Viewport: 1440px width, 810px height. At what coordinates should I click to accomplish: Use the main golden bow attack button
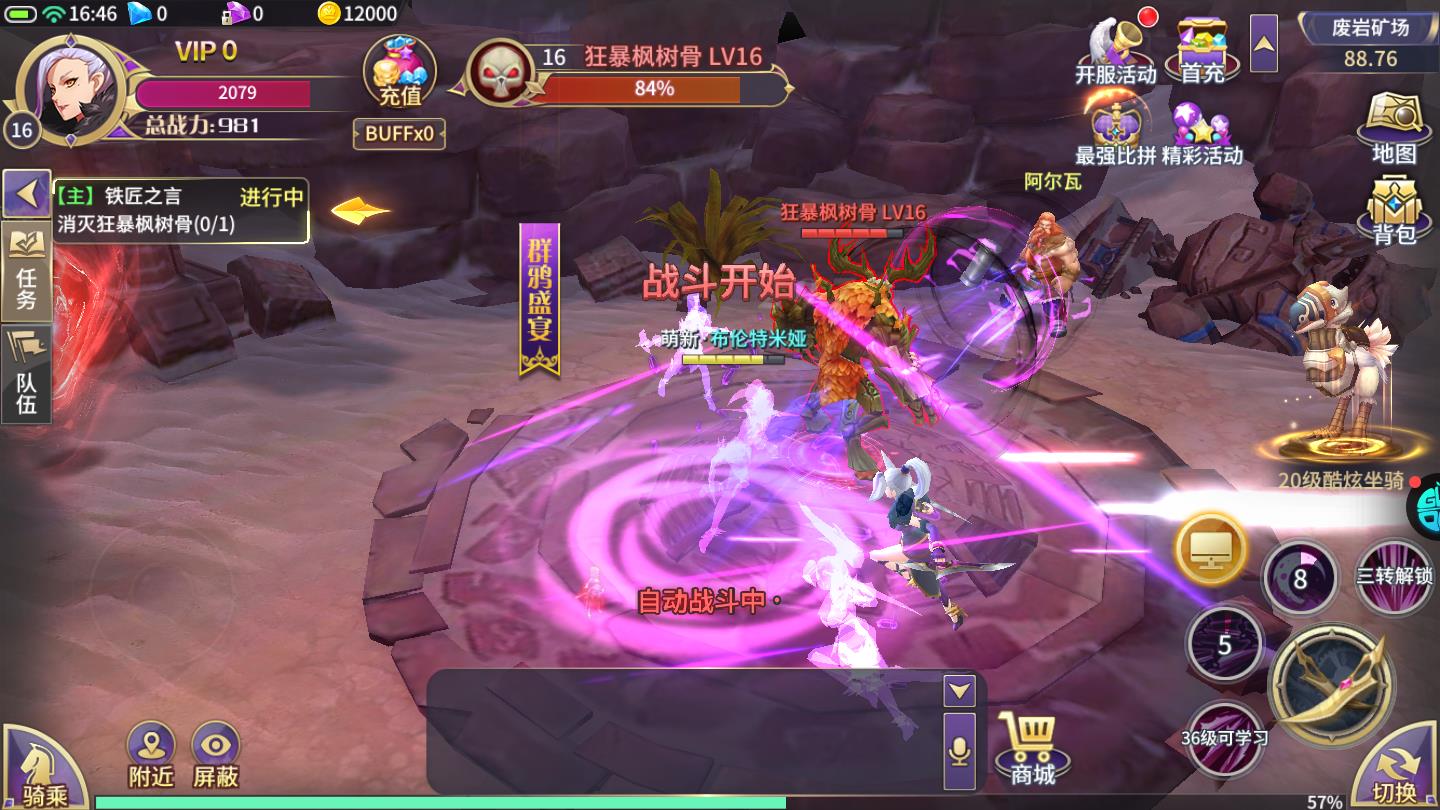click(x=1331, y=685)
